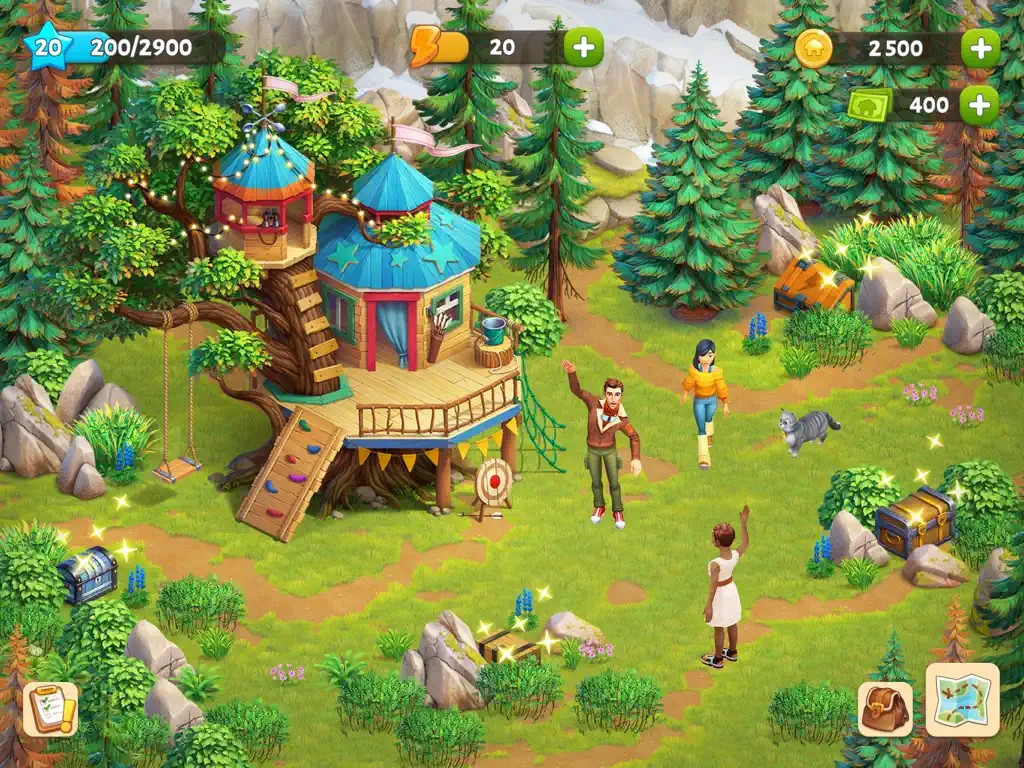
Task: Buy more gold coins via plus button
Action: [980, 48]
